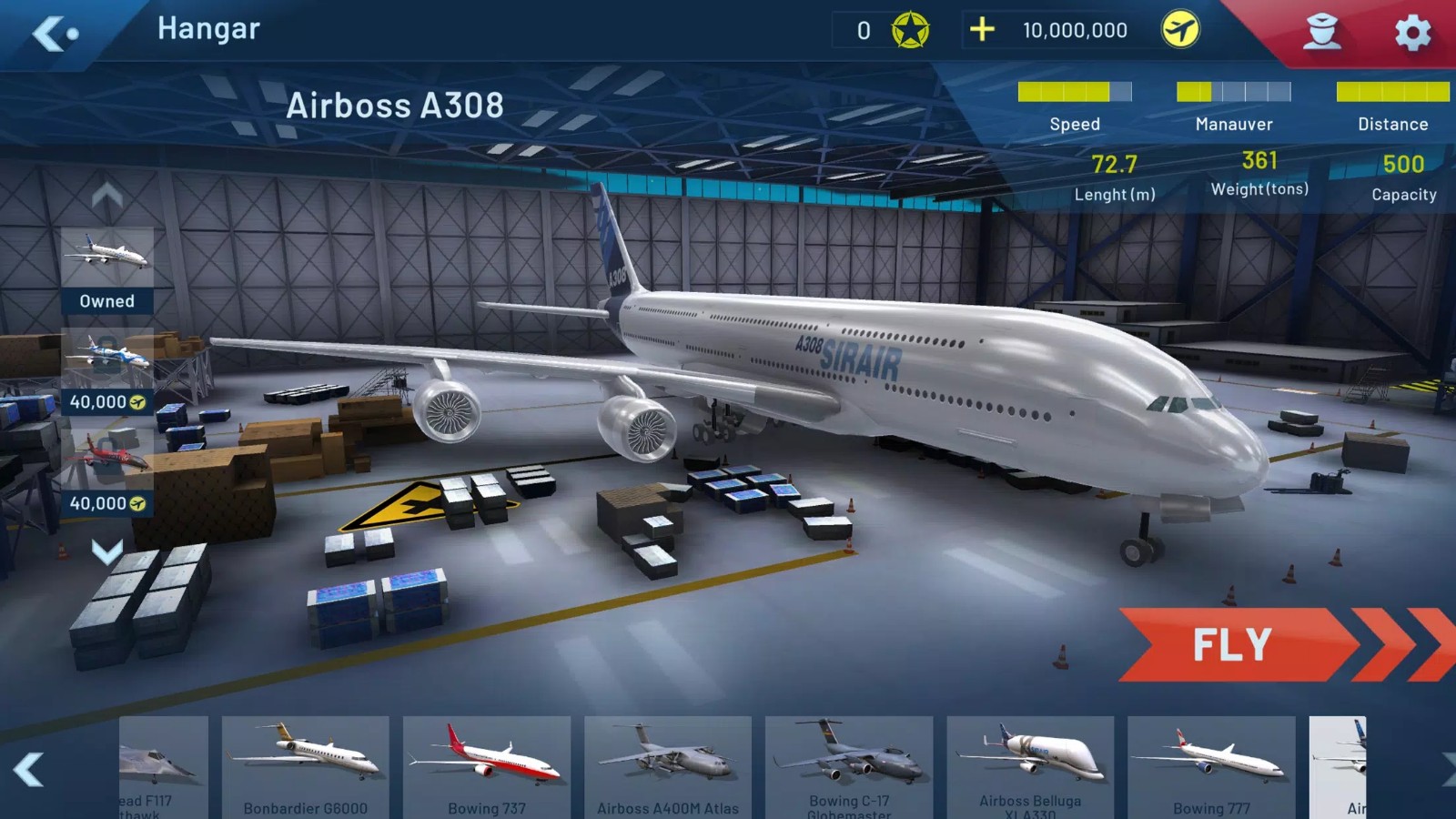Select the Owned plane thumbnail
Screen dimensions: 1456x819
[x=107, y=252]
